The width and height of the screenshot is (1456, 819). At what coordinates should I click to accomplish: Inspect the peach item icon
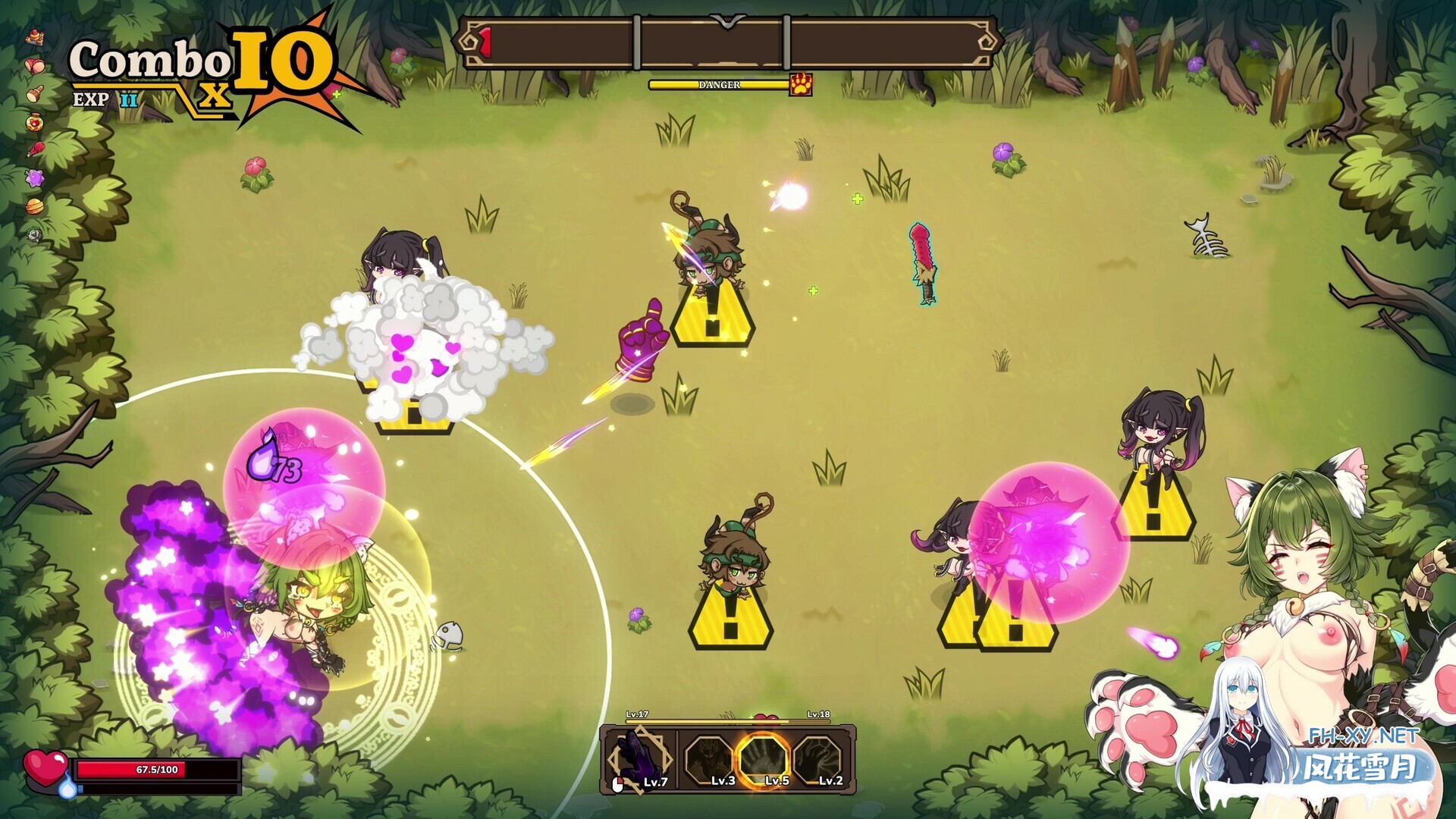click(35, 66)
